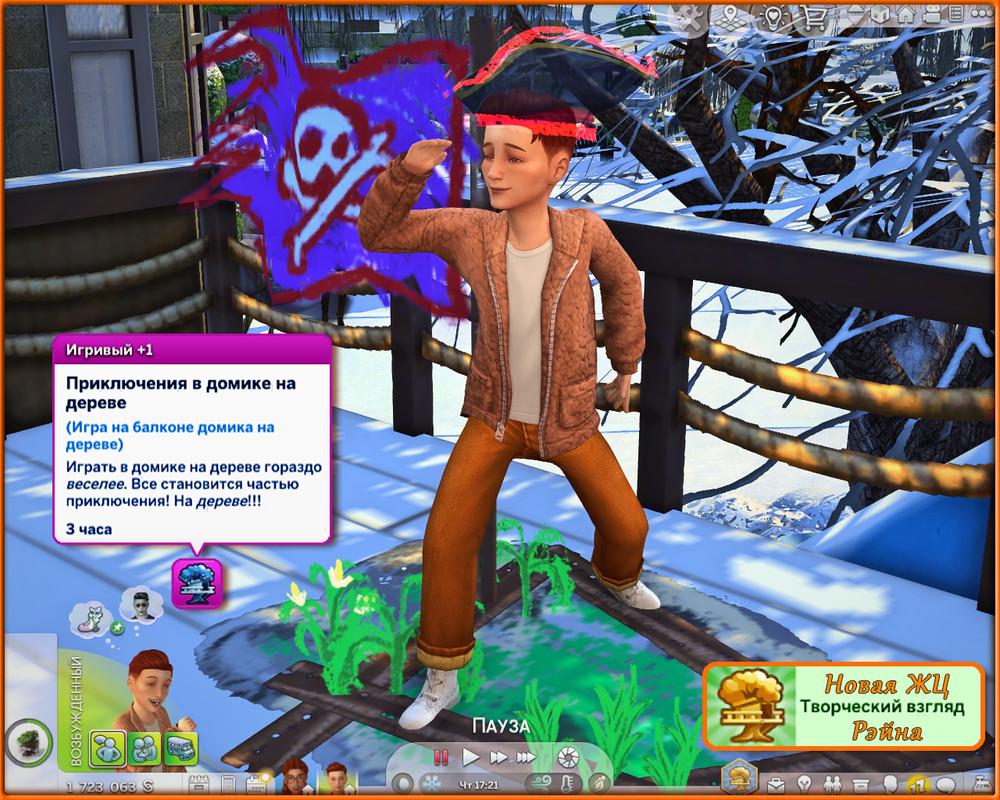Viewport: 1000px width, 800px height.
Task: Set game speed to ultra speed
Action: pos(525,757)
